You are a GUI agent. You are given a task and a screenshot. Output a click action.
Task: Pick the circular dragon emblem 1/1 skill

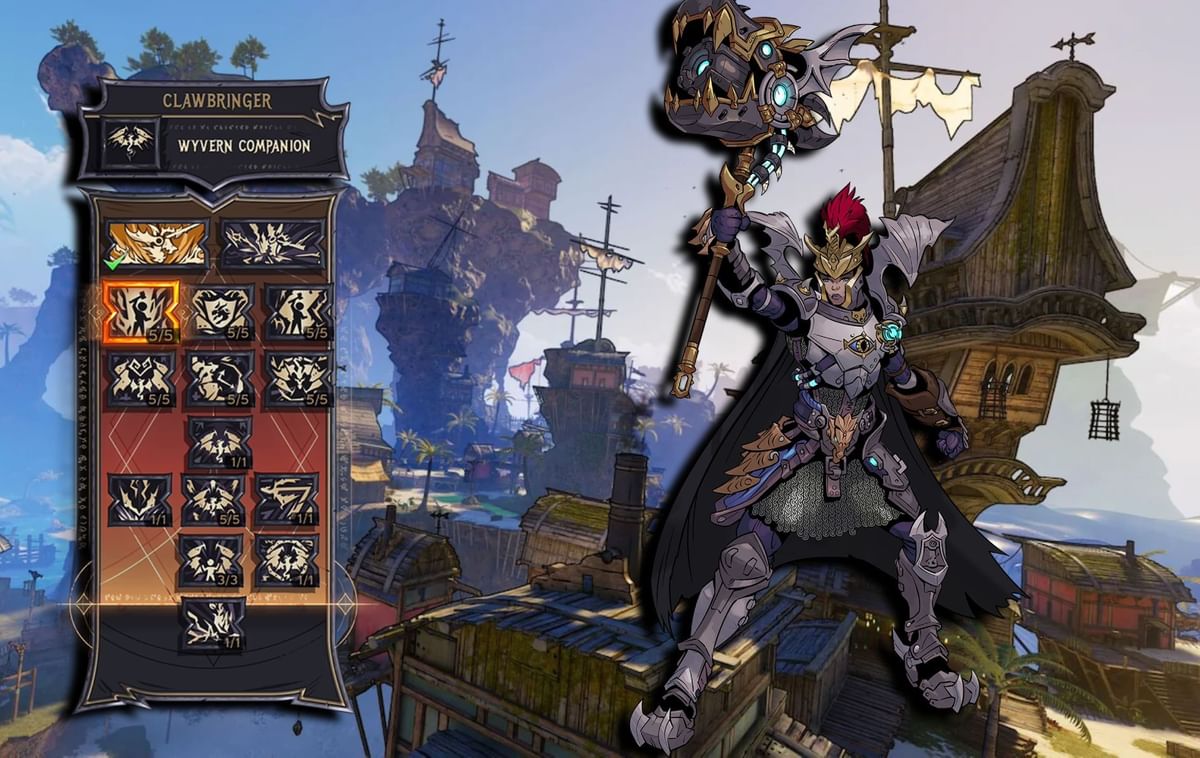coord(286,560)
